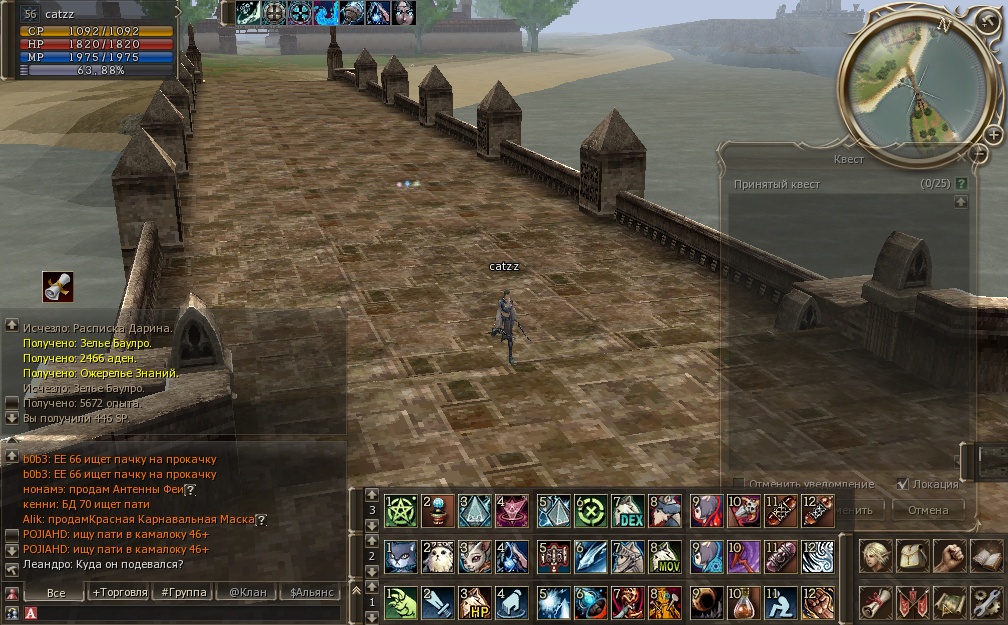Zoom in the minimap with plus button
The image size is (1008, 625).
tap(993, 134)
